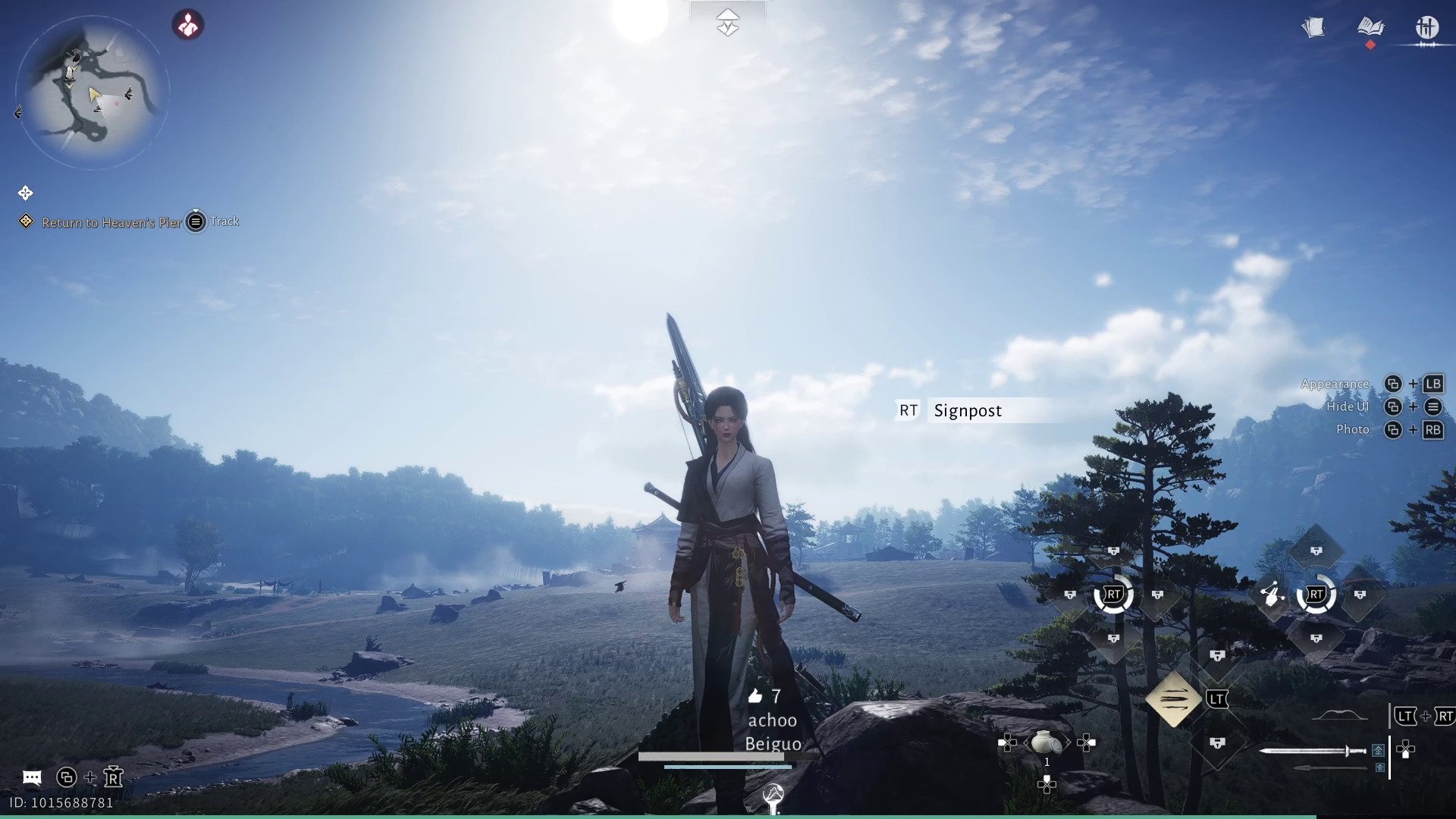
Task: Click the four-petal flower icon above the quest
Action: tap(25, 193)
